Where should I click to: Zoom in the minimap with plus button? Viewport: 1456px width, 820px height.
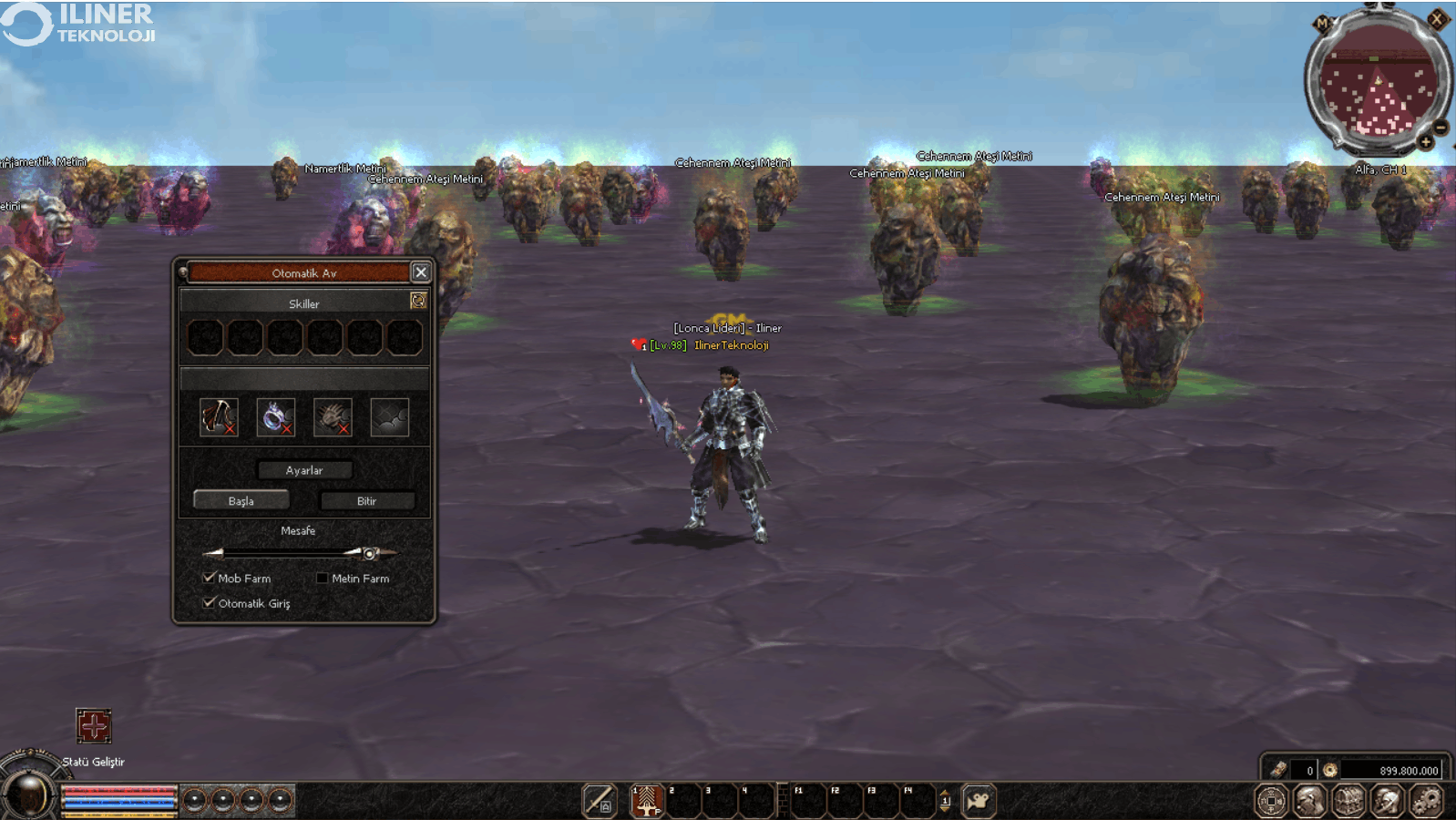pyautogui.click(x=1426, y=142)
